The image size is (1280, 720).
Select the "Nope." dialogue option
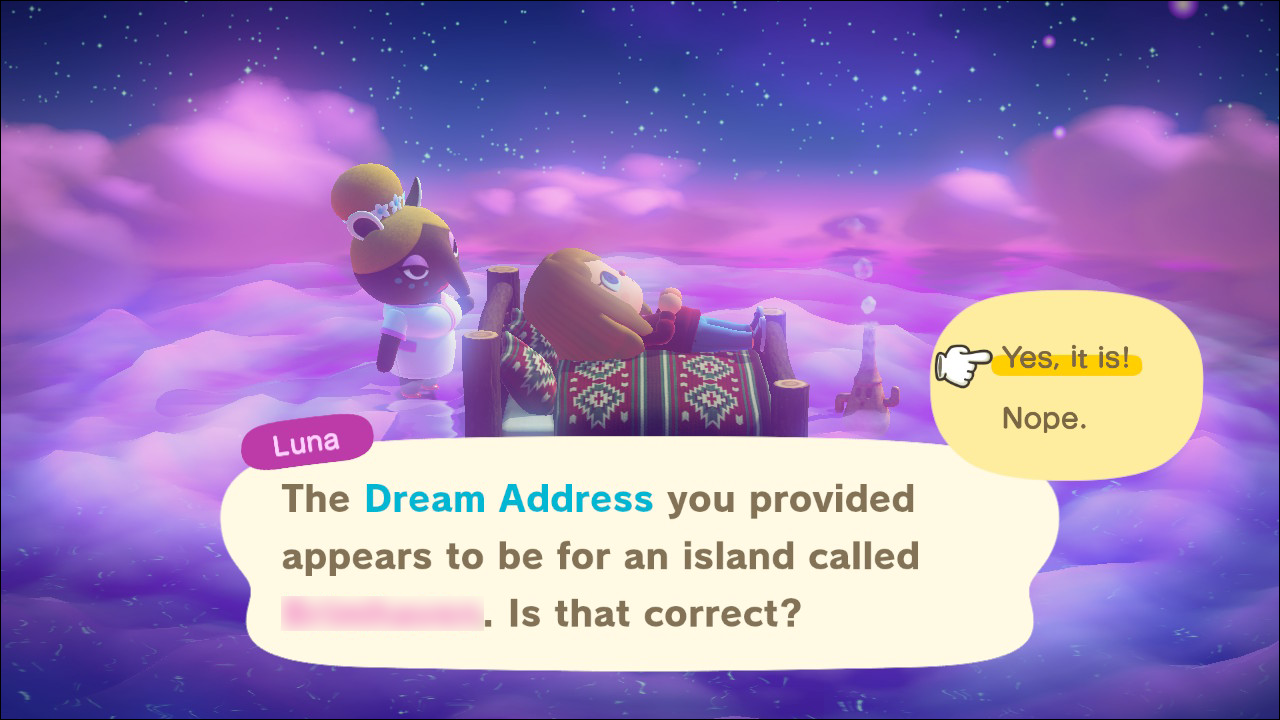point(1043,418)
